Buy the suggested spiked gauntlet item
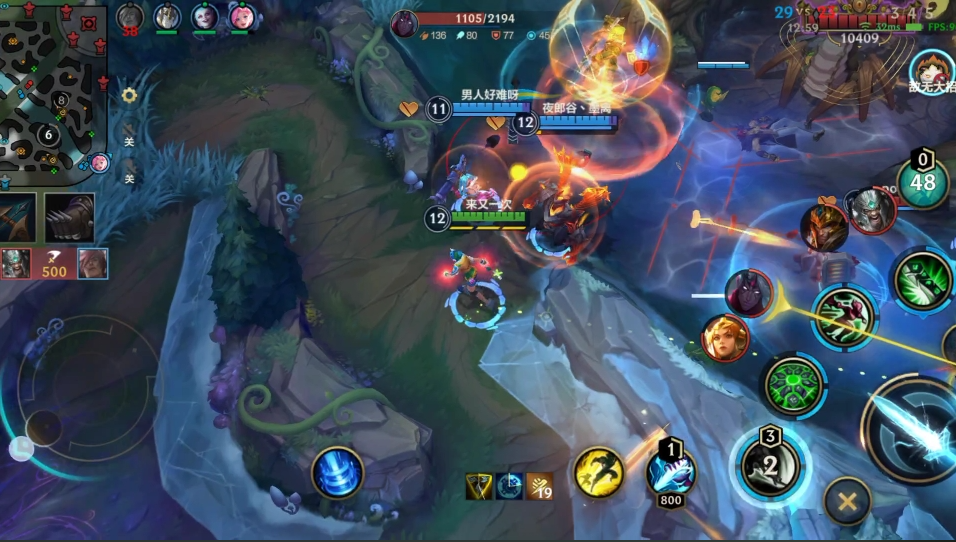Image resolution: width=956 pixels, height=542 pixels. (x=69, y=217)
